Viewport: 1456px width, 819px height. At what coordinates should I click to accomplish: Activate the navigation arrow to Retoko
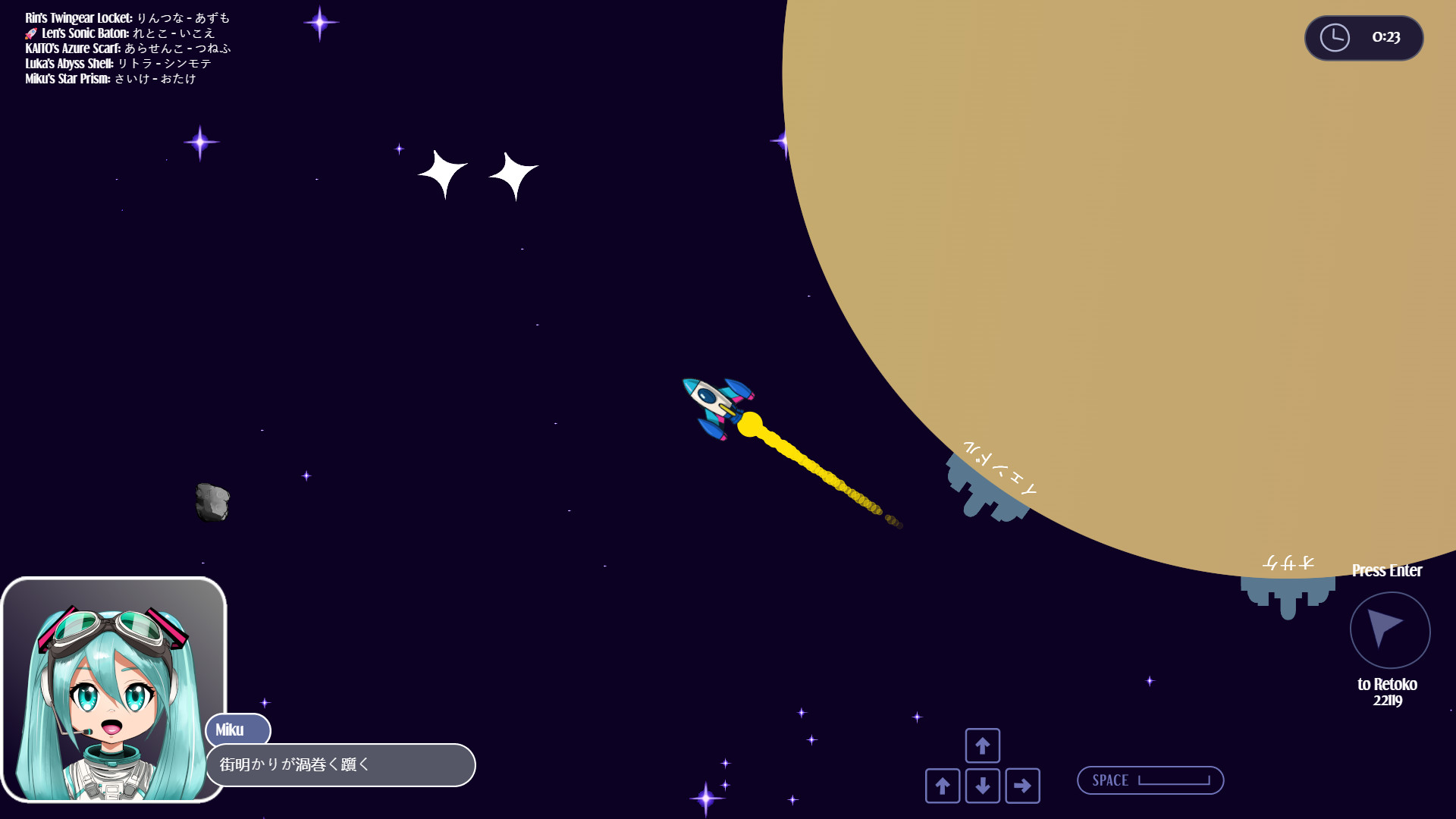click(x=1389, y=630)
